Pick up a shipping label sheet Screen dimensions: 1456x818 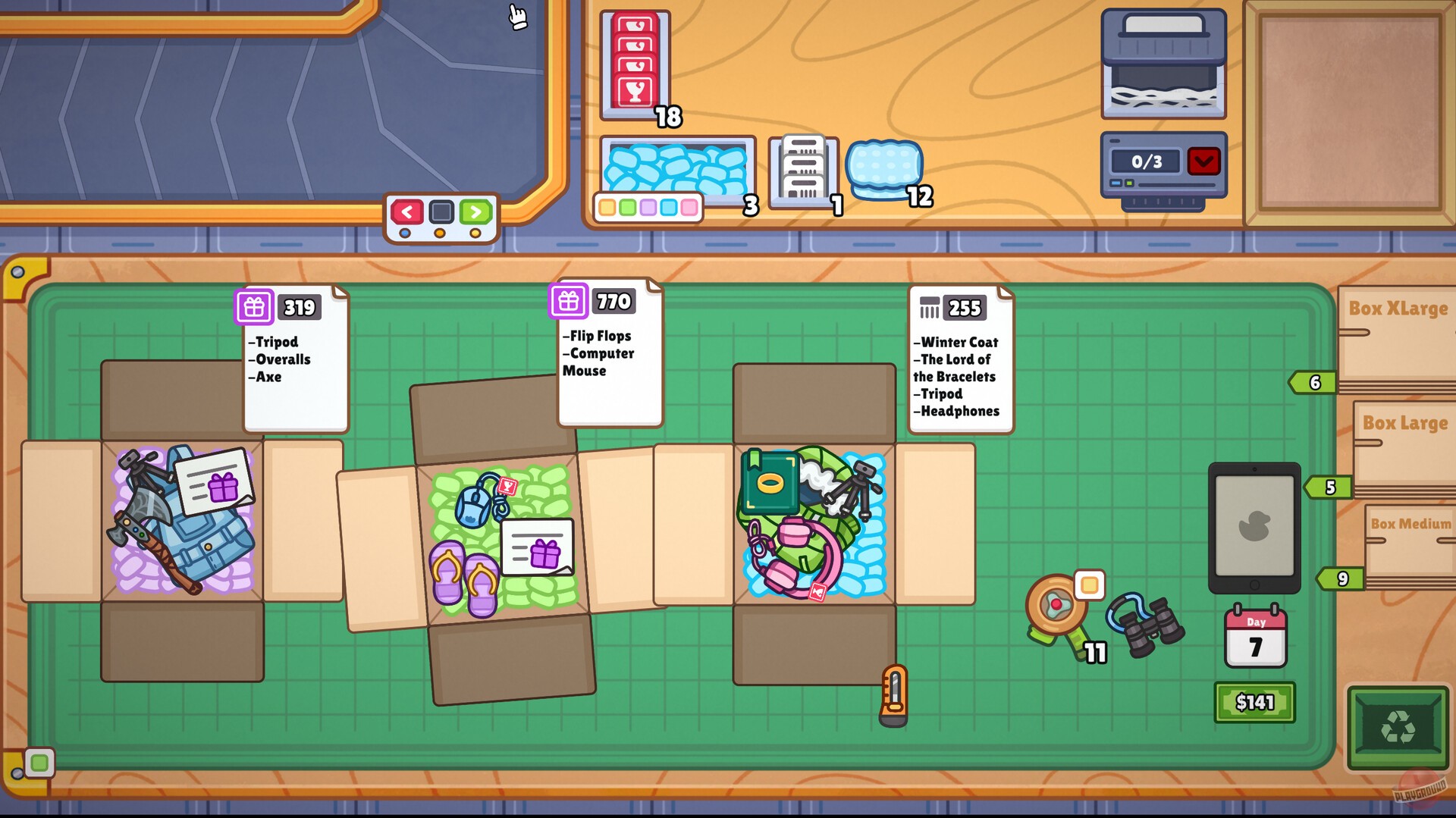[802, 168]
